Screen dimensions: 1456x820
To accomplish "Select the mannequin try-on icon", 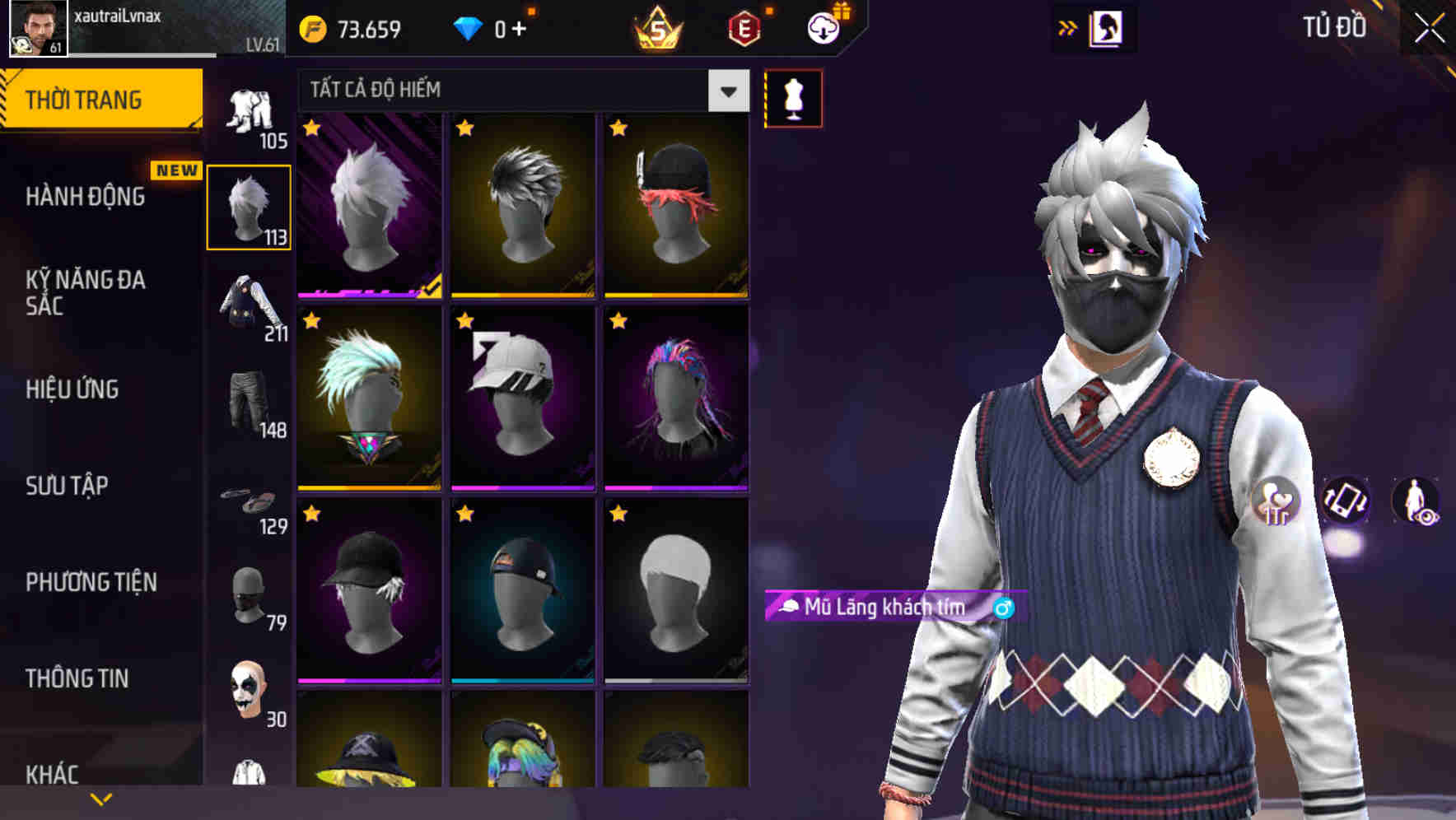I will click(793, 97).
